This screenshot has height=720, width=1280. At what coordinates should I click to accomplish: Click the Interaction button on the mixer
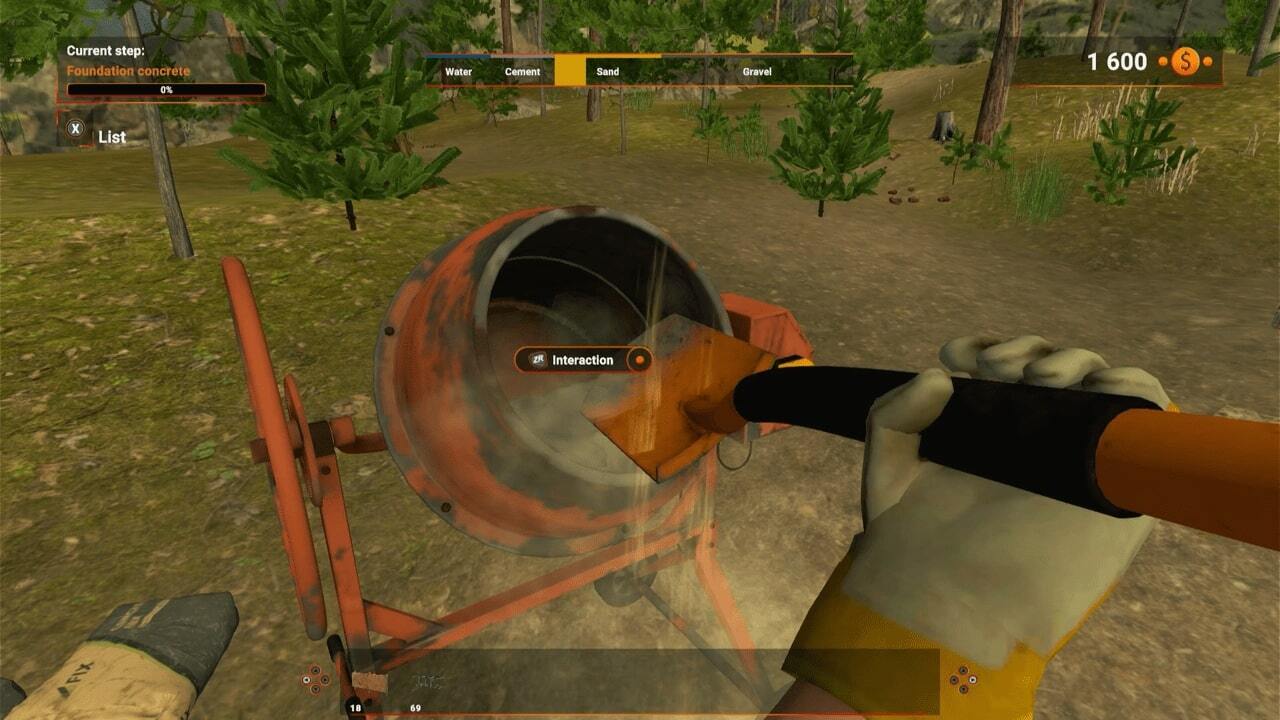click(584, 360)
